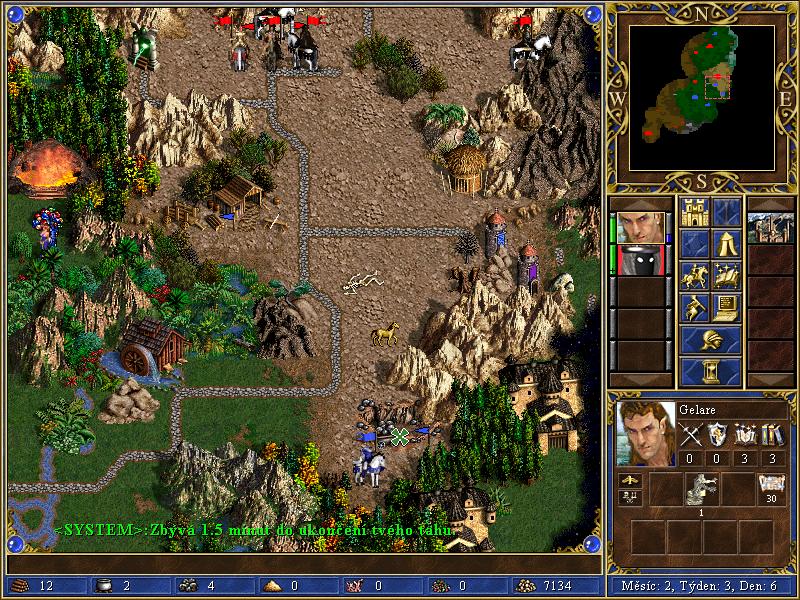This screenshot has height=600, width=800.
Task: Open adventure options with running figure button
Action: (x=694, y=307)
